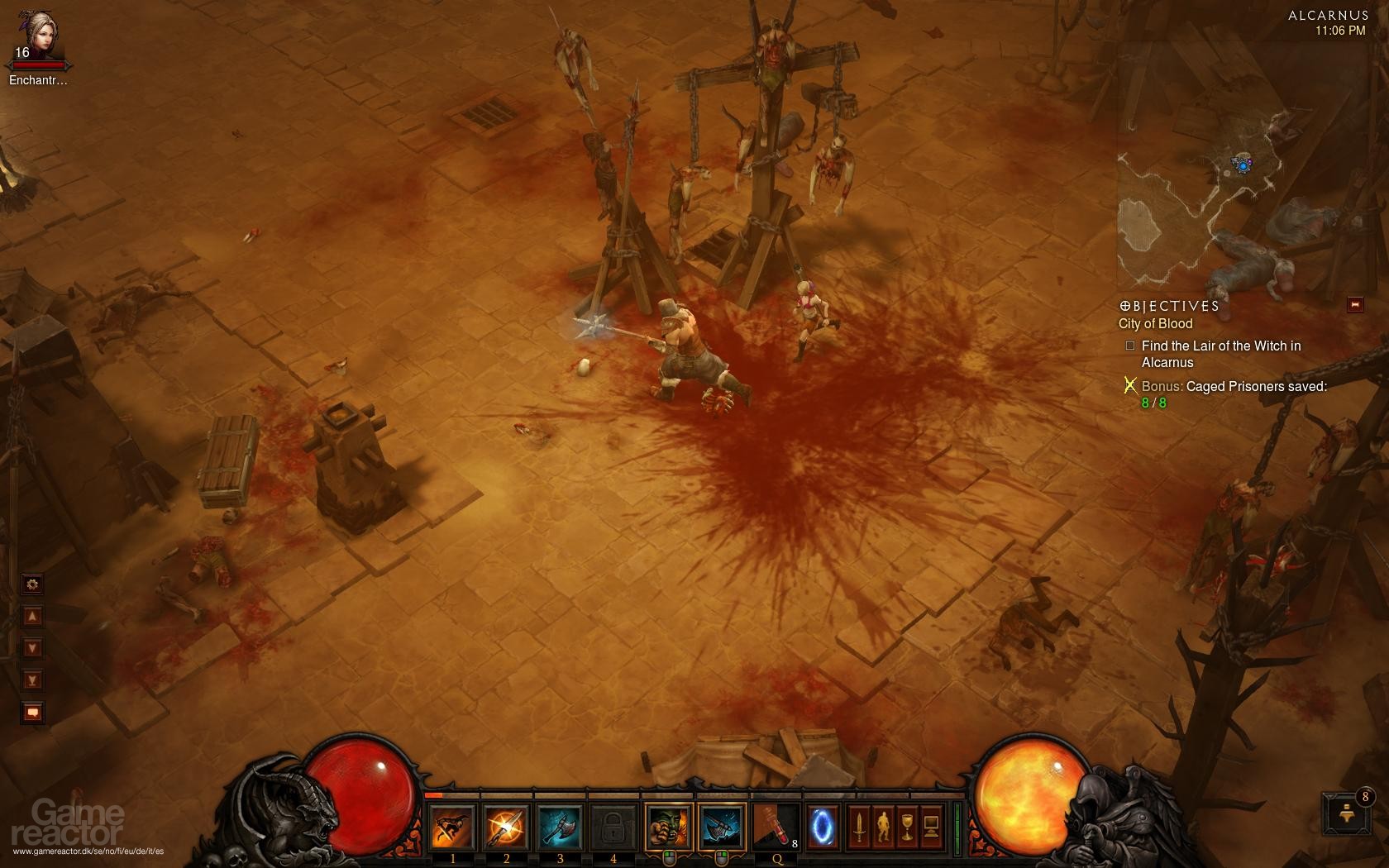The height and width of the screenshot is (868, 1389).
Task: Use the glowing spear skill in slot 2
Action: (x=506, y=827)
